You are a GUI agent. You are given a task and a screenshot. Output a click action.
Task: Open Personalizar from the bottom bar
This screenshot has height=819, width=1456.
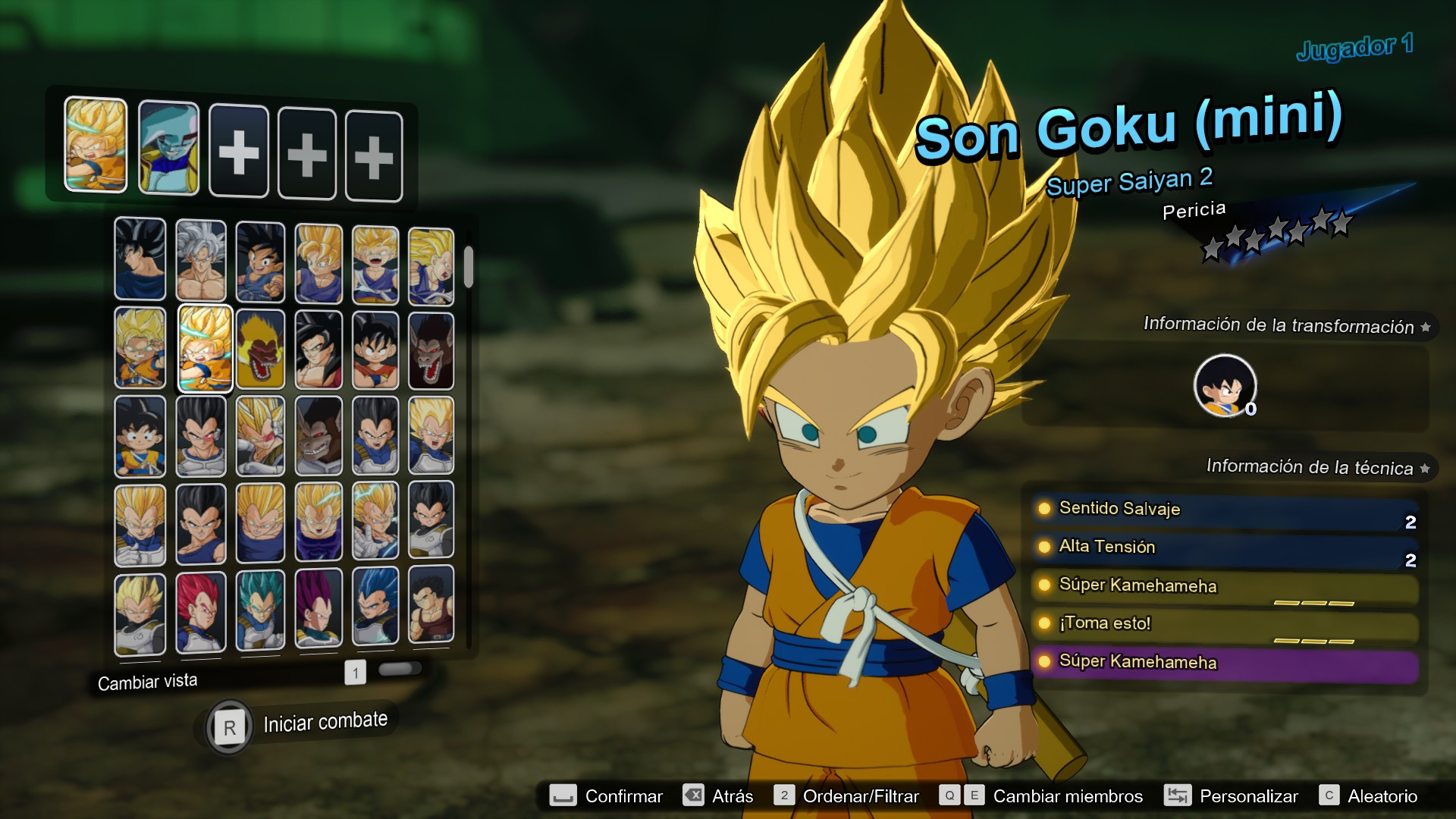point(1248,796)
